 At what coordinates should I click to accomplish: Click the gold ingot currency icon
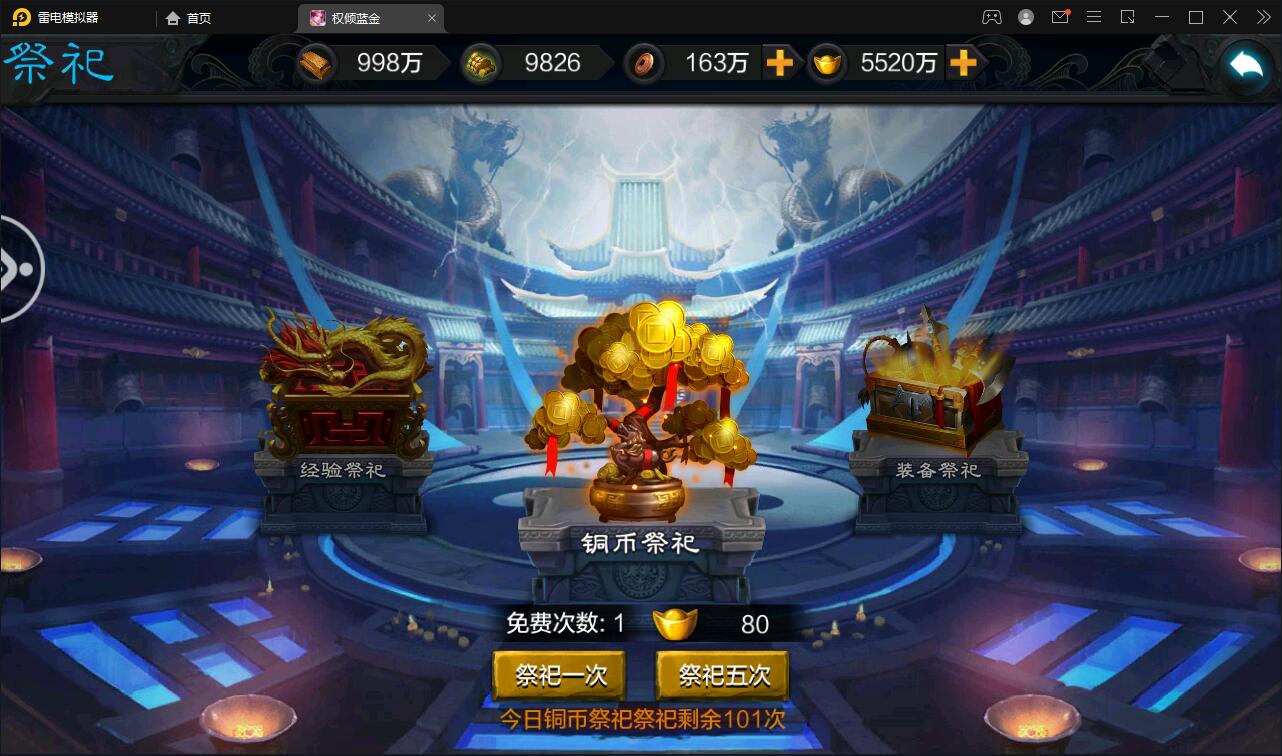pyautogui.click(x=828, y=63)
